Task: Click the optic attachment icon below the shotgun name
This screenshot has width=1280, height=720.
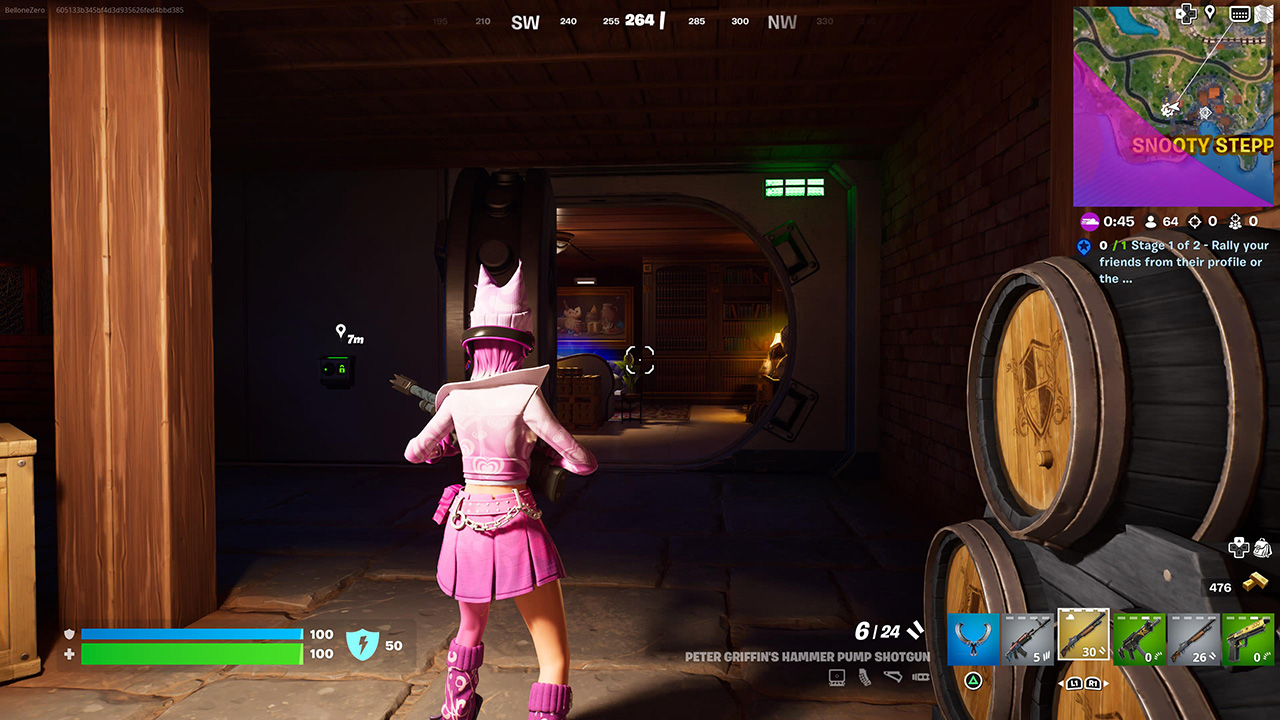Action: coord(836,675)
